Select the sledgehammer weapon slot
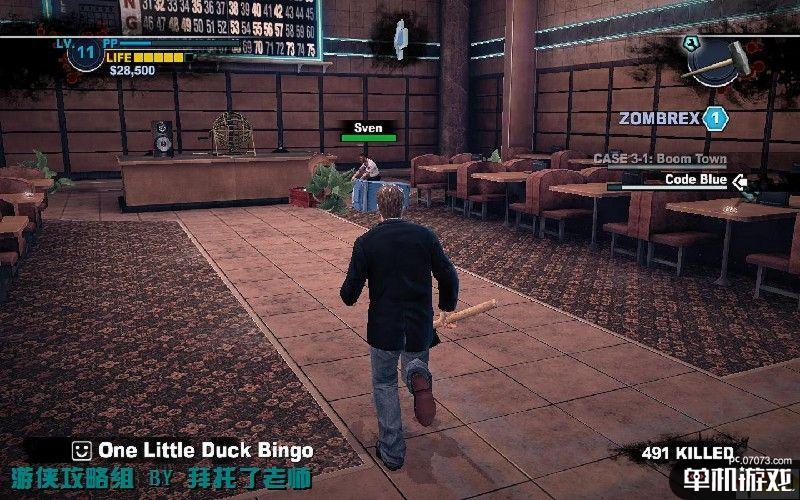This screenshot has height=500, width=800. coord(722,58)
